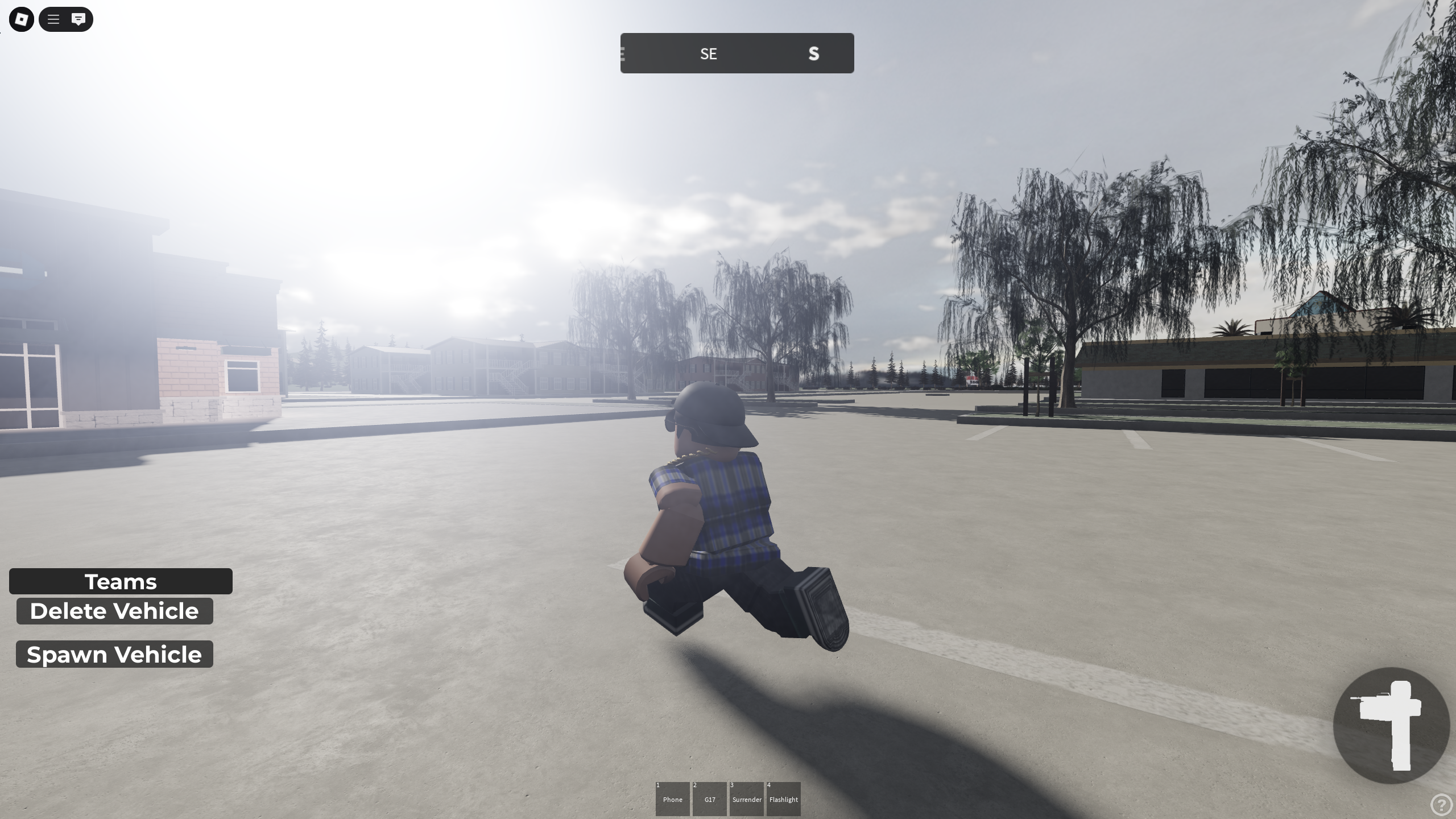Select the Phone in hotbar slot 1
The height and width of the screenshot is (819, 1456).
pyautogui.click(x=672, y=799)
